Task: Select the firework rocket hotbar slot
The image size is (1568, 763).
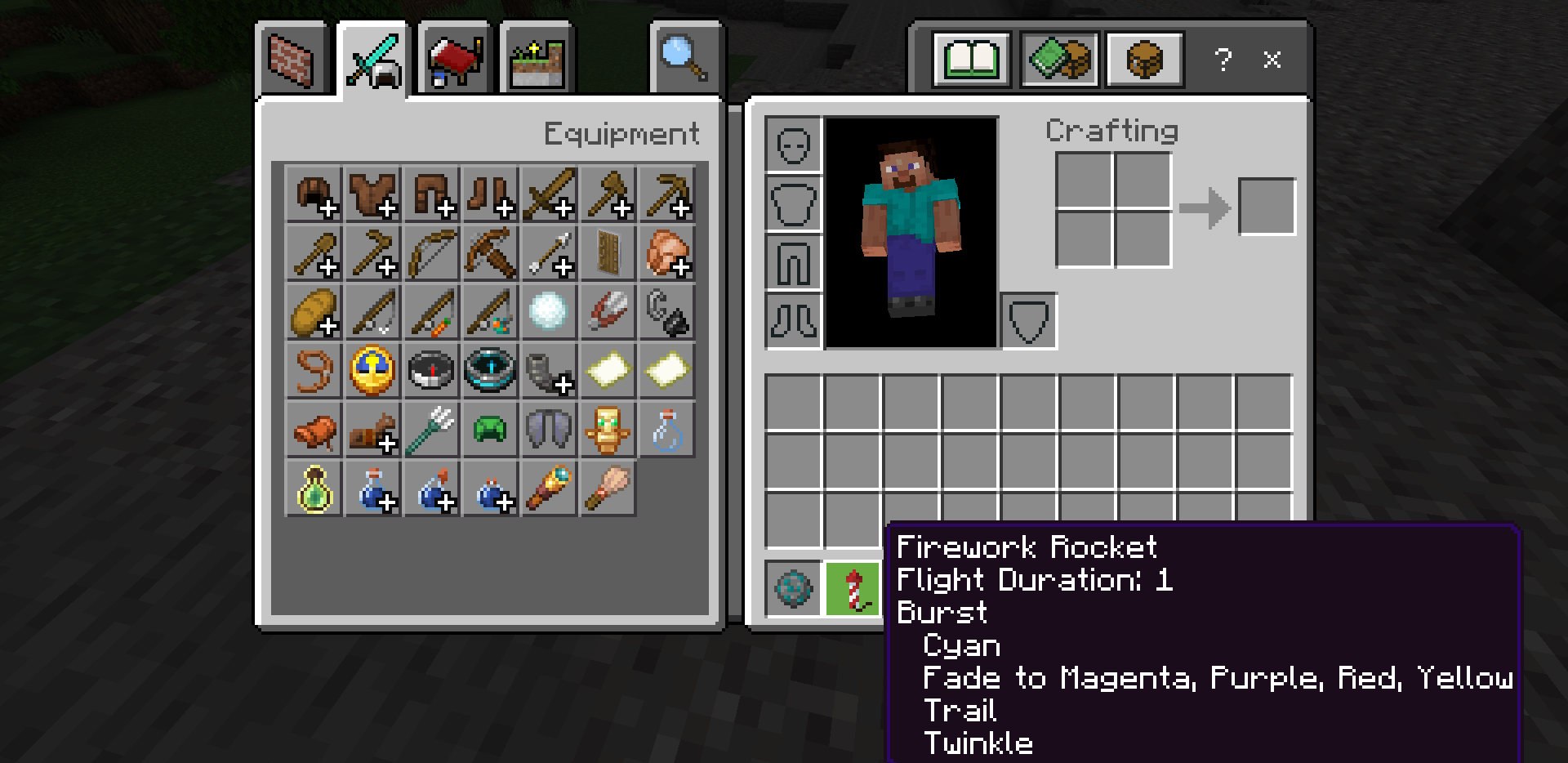Action: [853, 588]
